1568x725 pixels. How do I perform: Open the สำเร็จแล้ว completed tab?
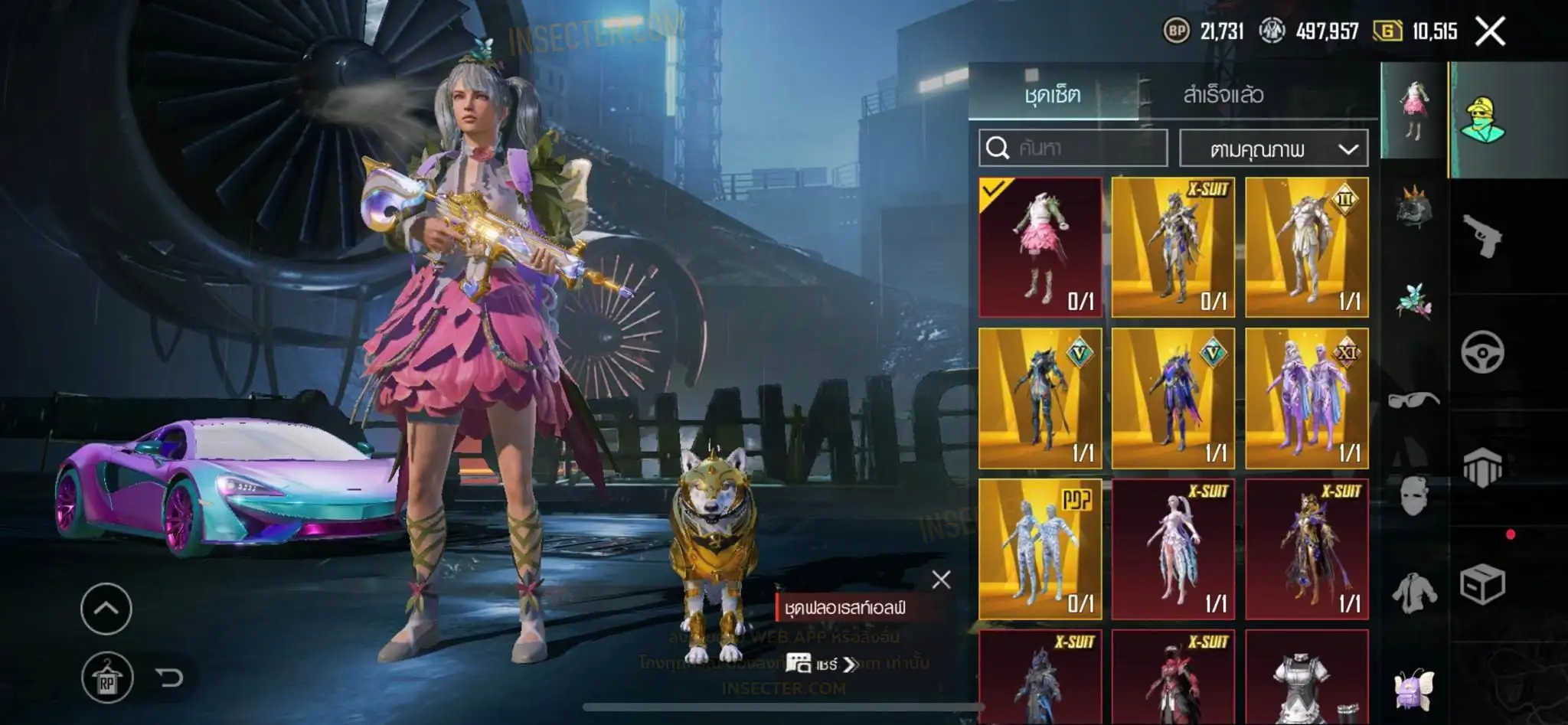click(1223, 94)
